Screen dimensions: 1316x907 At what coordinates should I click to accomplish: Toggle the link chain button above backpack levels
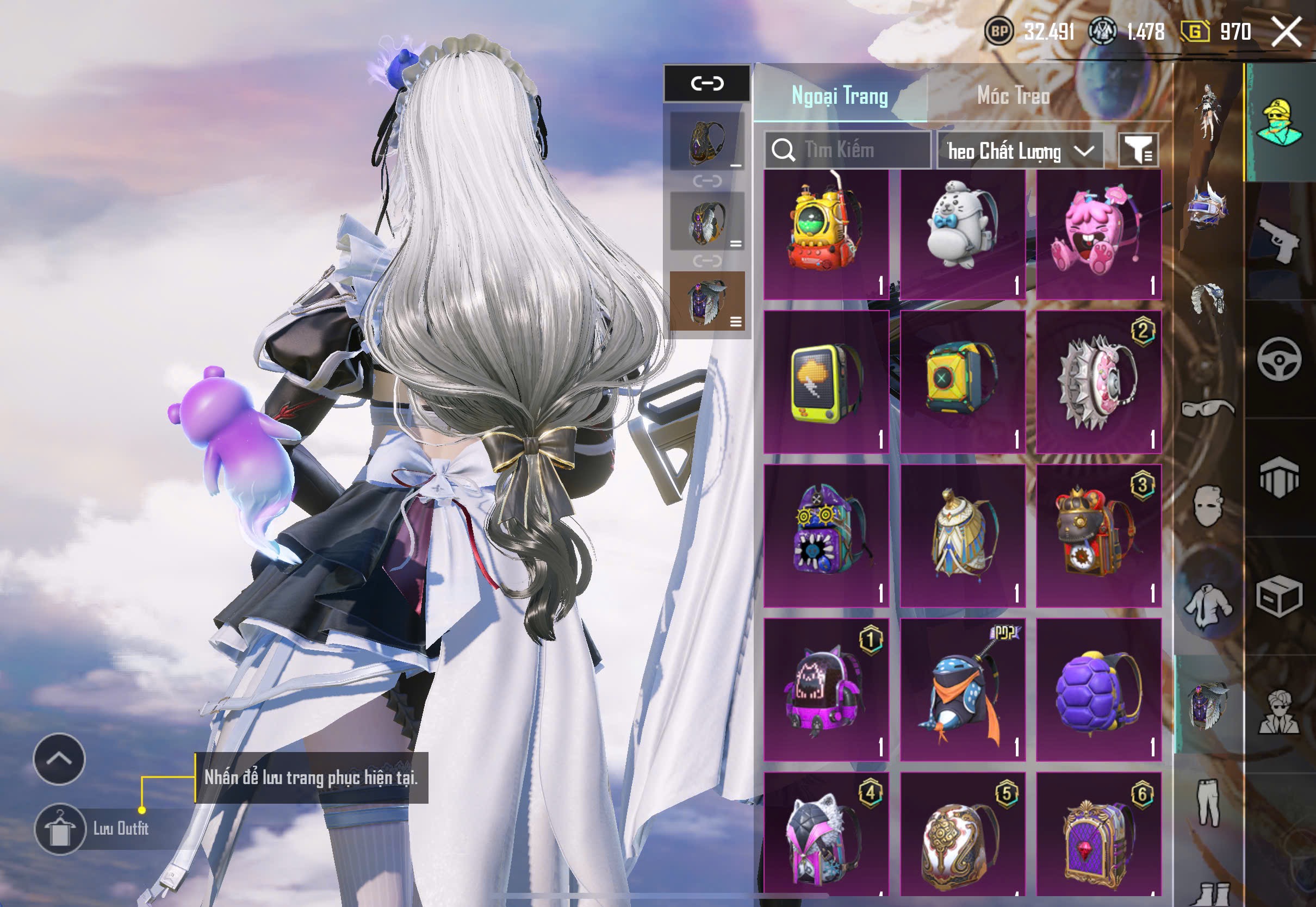click(707, 84)
